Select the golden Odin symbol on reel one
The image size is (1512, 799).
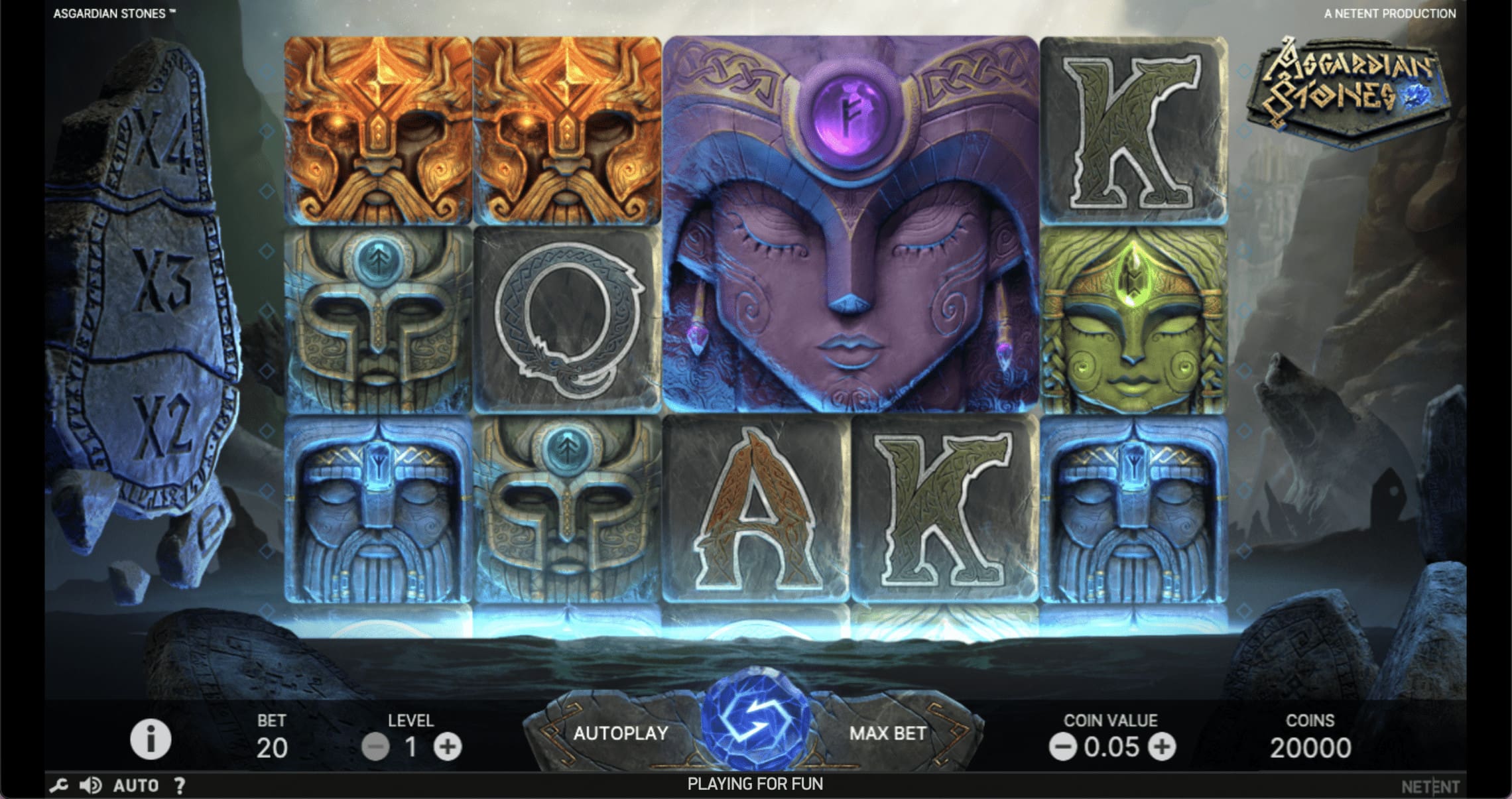click(378, 129)
